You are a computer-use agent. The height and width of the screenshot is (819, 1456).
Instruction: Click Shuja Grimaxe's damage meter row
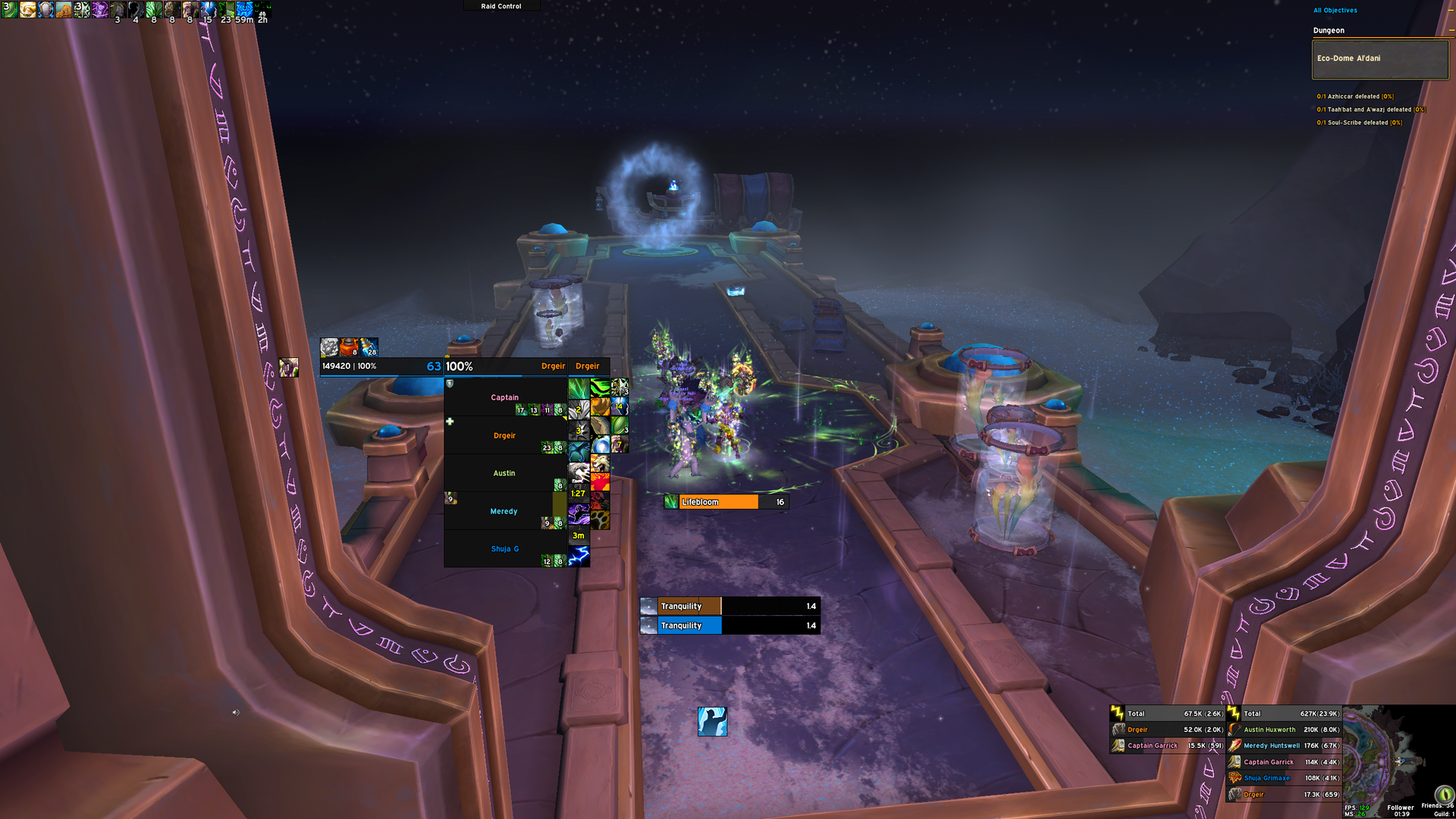tap(1284, 778)
